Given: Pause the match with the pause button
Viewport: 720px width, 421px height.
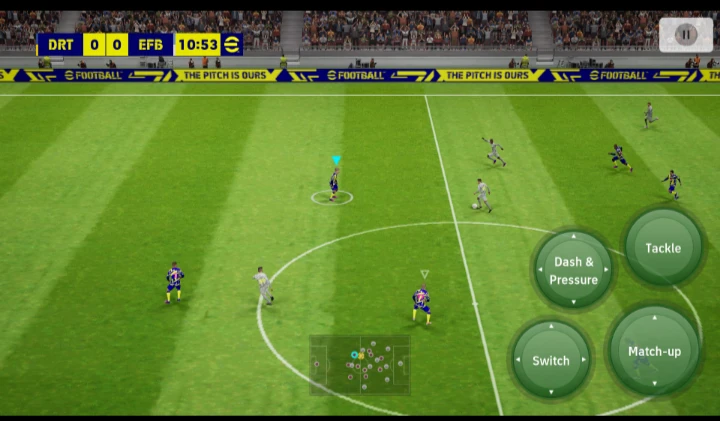Looking at the screenshot, I should (x=685, y=34).
